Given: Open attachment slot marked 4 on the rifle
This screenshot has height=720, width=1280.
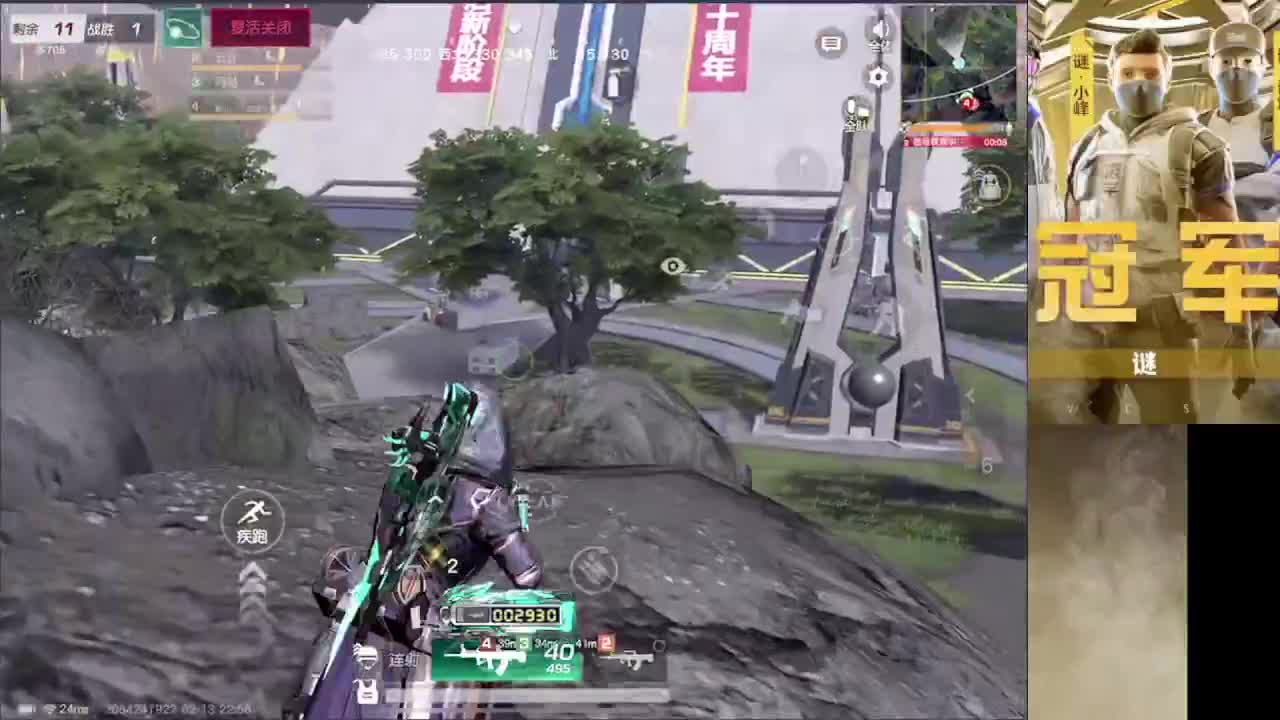Looking at the screenshot, I should pyautogui.click(x=486, y=644).
